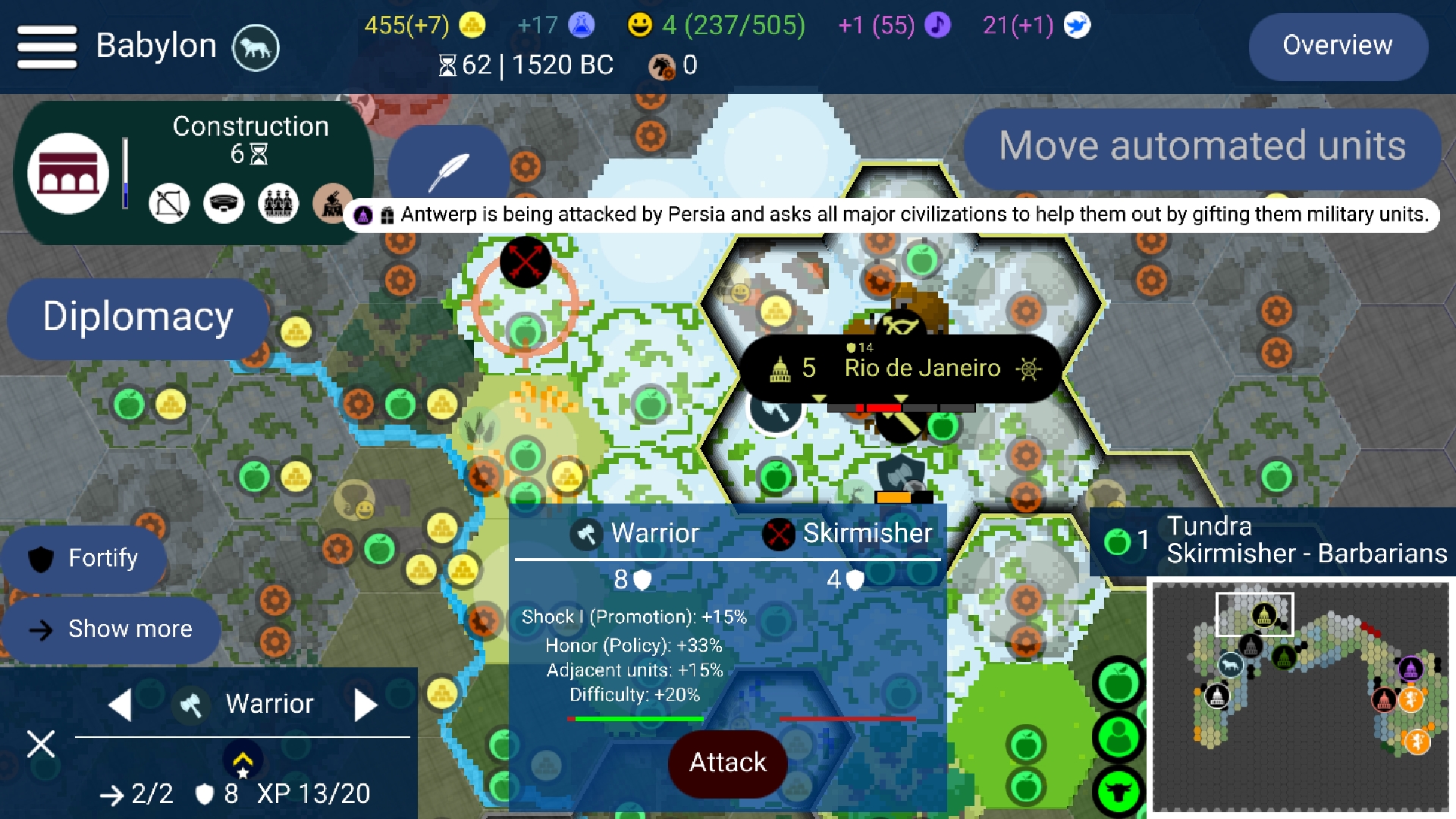Click the Fortify shield icon
Image resolution: width=1456 pixels, height=819 pixels.
pos(42,559)
